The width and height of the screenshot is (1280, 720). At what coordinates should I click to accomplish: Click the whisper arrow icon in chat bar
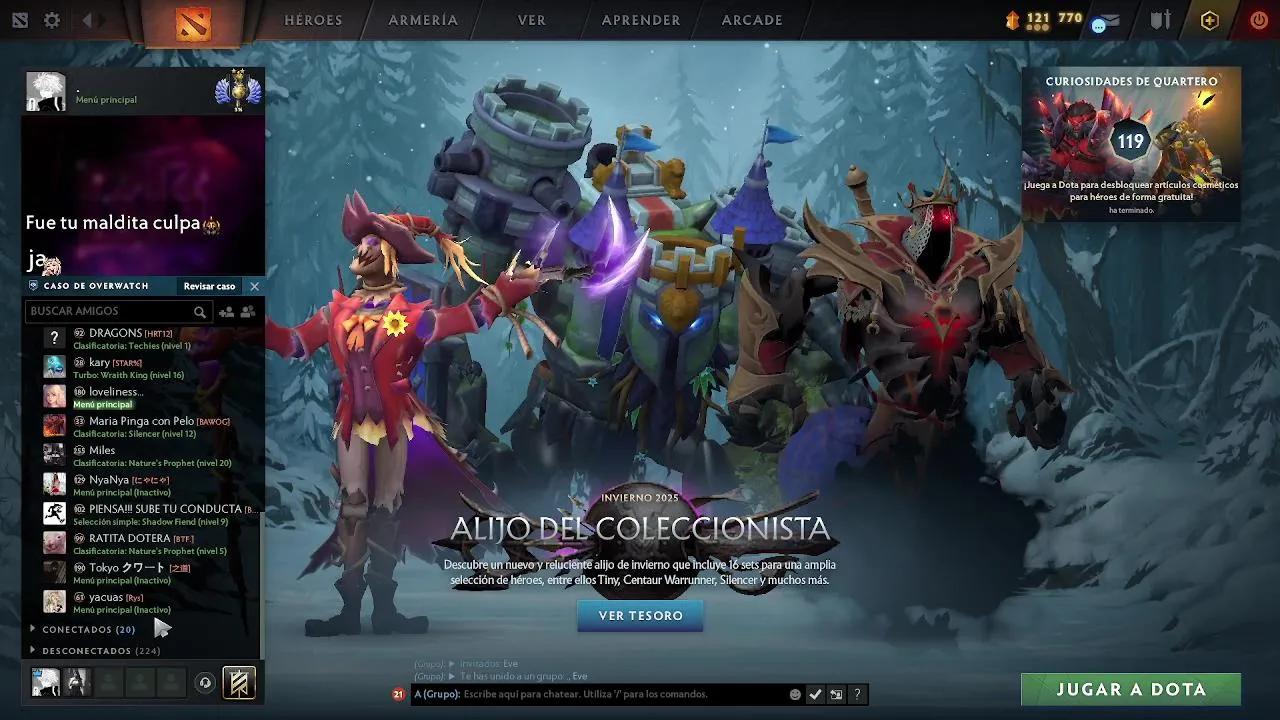tap(836, 694)
